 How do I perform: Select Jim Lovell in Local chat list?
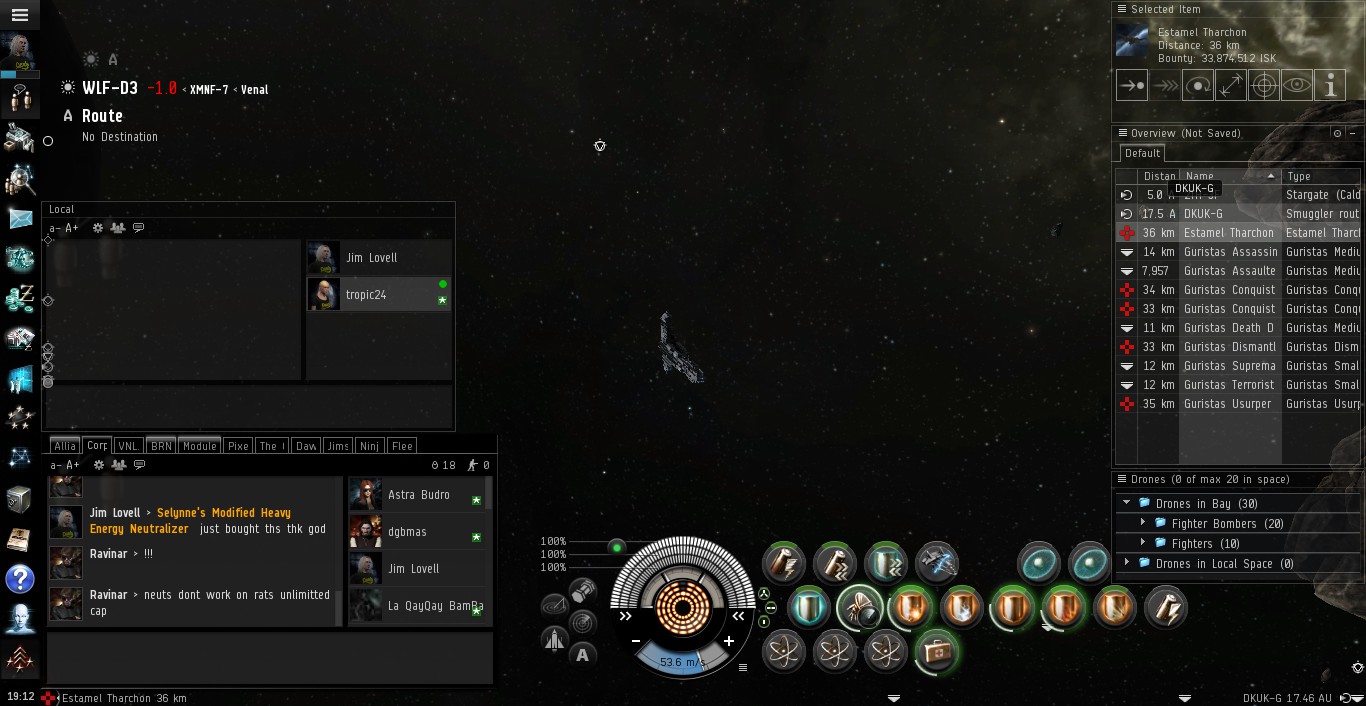(372, 258)
